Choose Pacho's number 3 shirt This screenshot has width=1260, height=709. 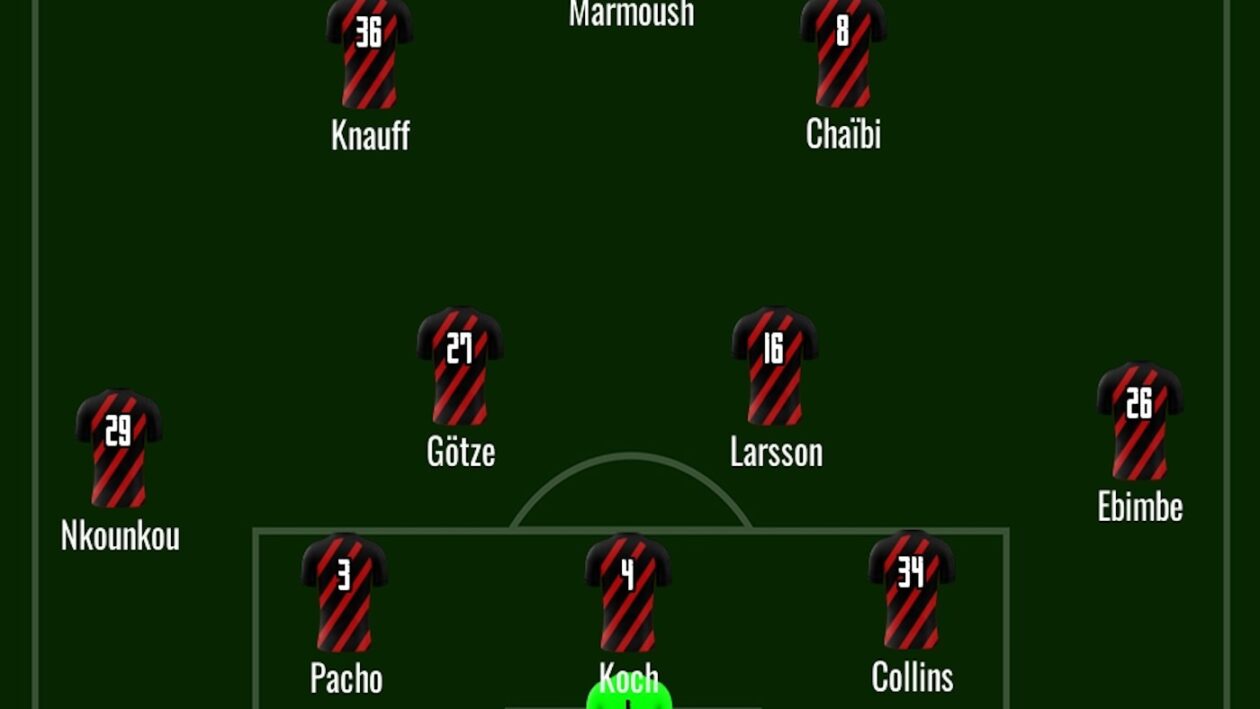pos(344,592)
